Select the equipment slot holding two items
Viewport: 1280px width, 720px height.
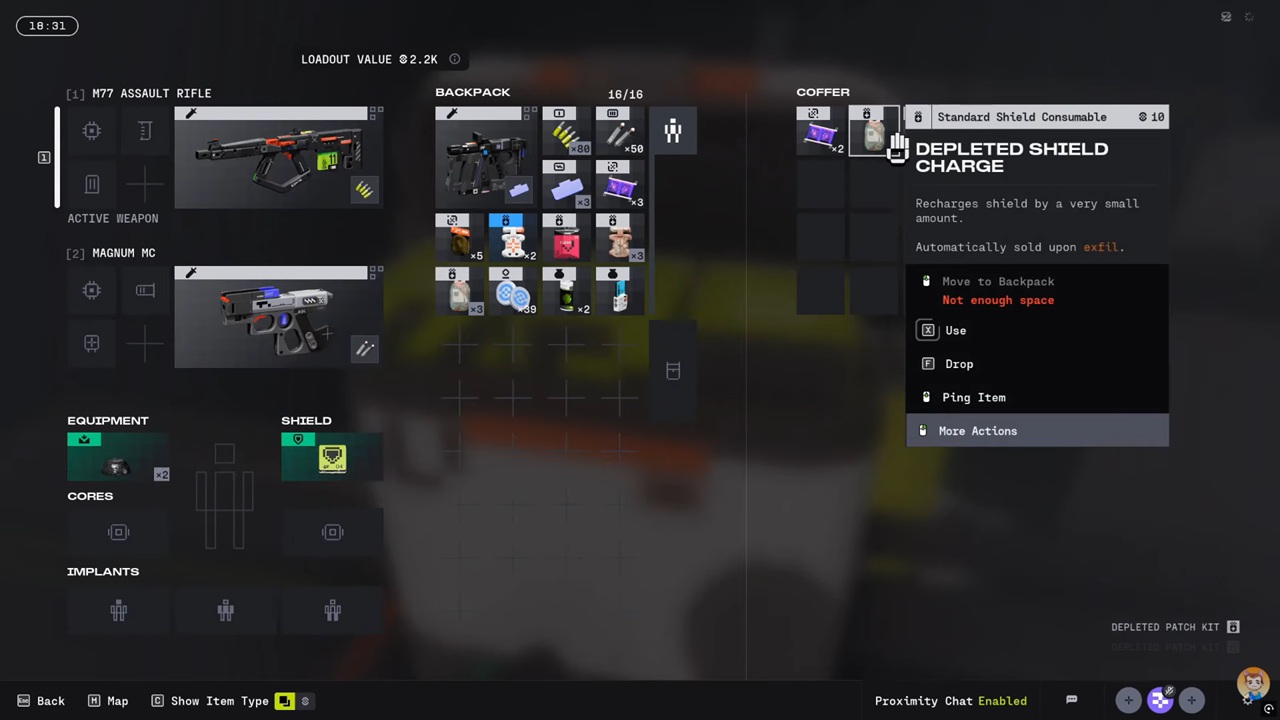(118, 458)
